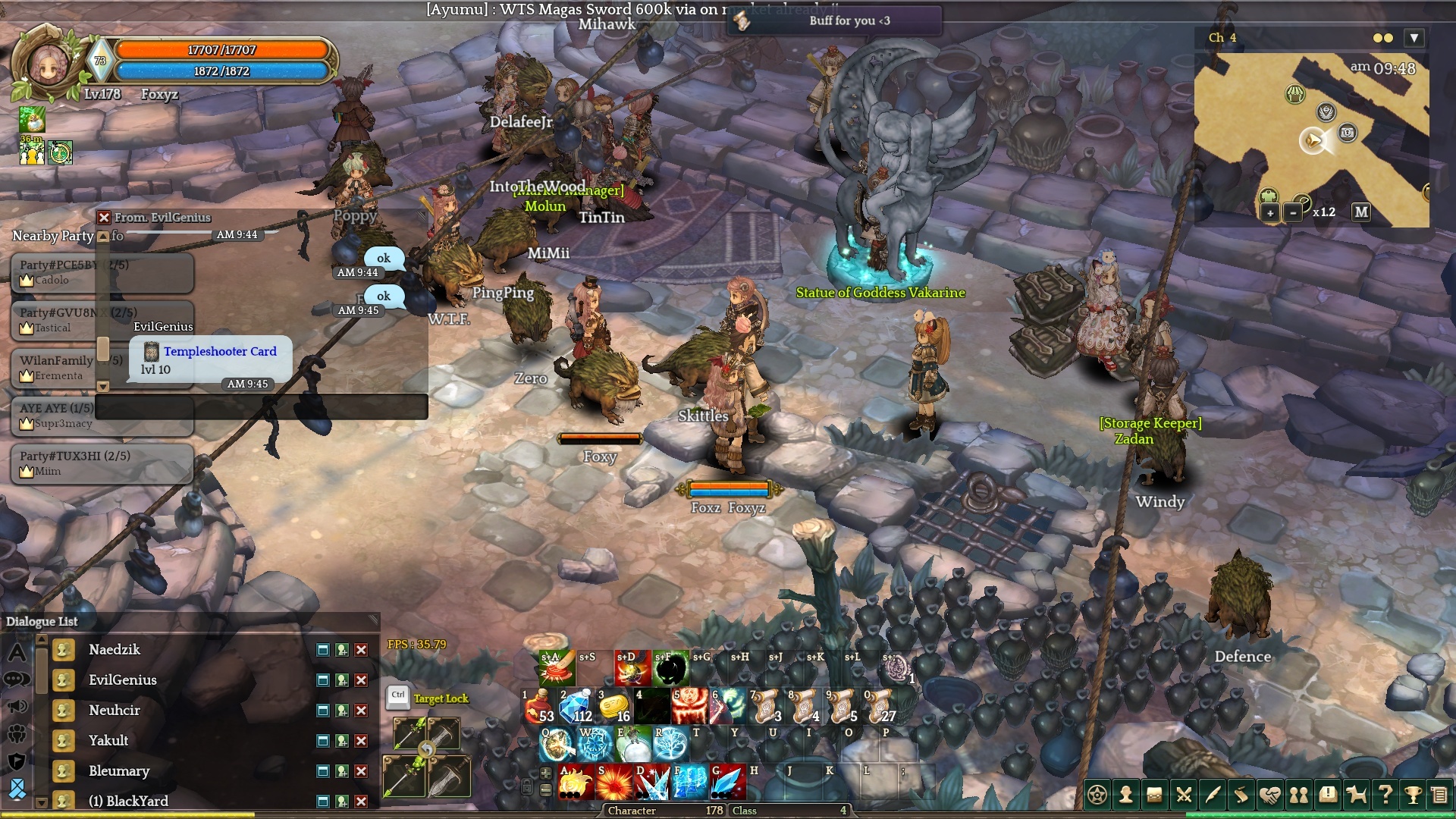The height and width of the screenshot is (819, 1456).
Task: Open the Templeshooter Card item link
Action: tap(220, 352)
